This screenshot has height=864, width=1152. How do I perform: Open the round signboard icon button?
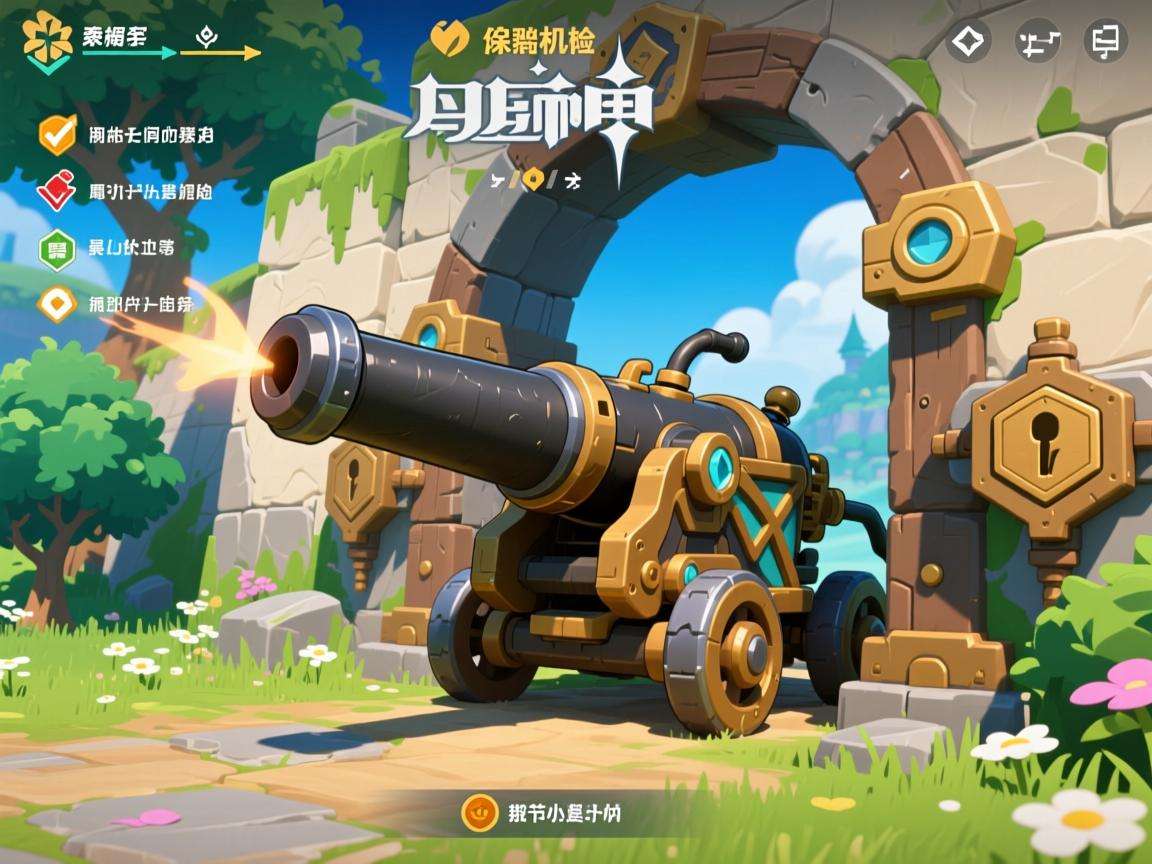pyautogui.click(x=1105, y=41)
